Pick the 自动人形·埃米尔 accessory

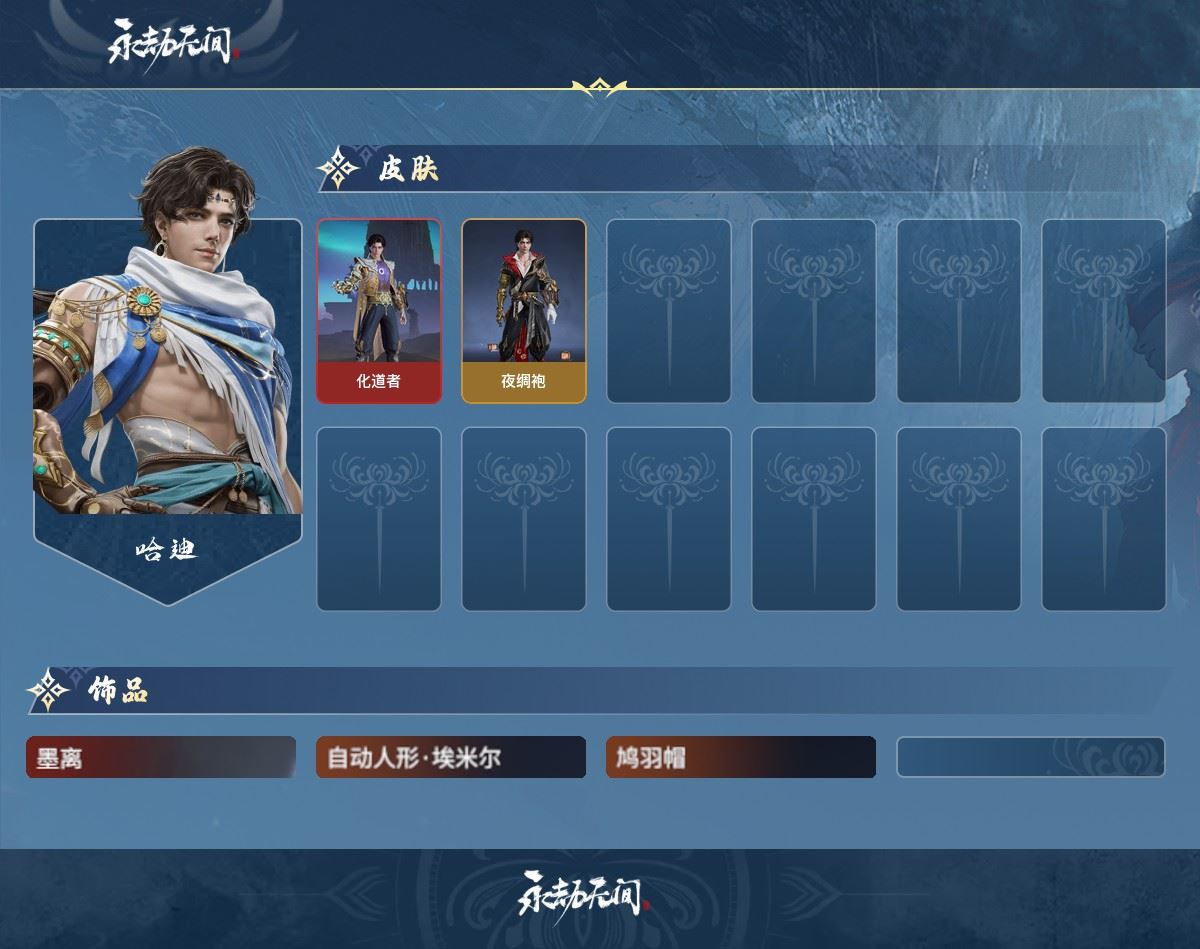pos(450,758)
